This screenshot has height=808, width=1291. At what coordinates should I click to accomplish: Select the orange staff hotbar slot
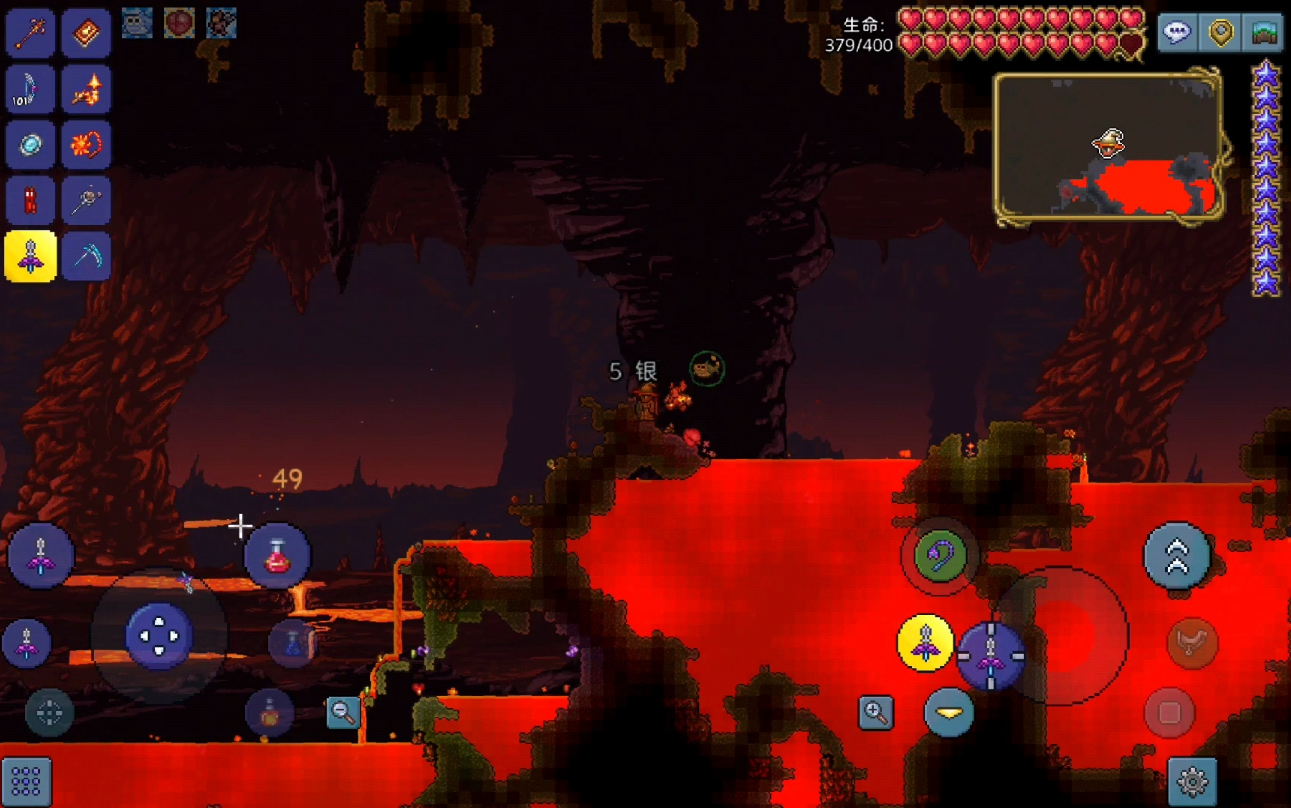click(x=30, y=33)
